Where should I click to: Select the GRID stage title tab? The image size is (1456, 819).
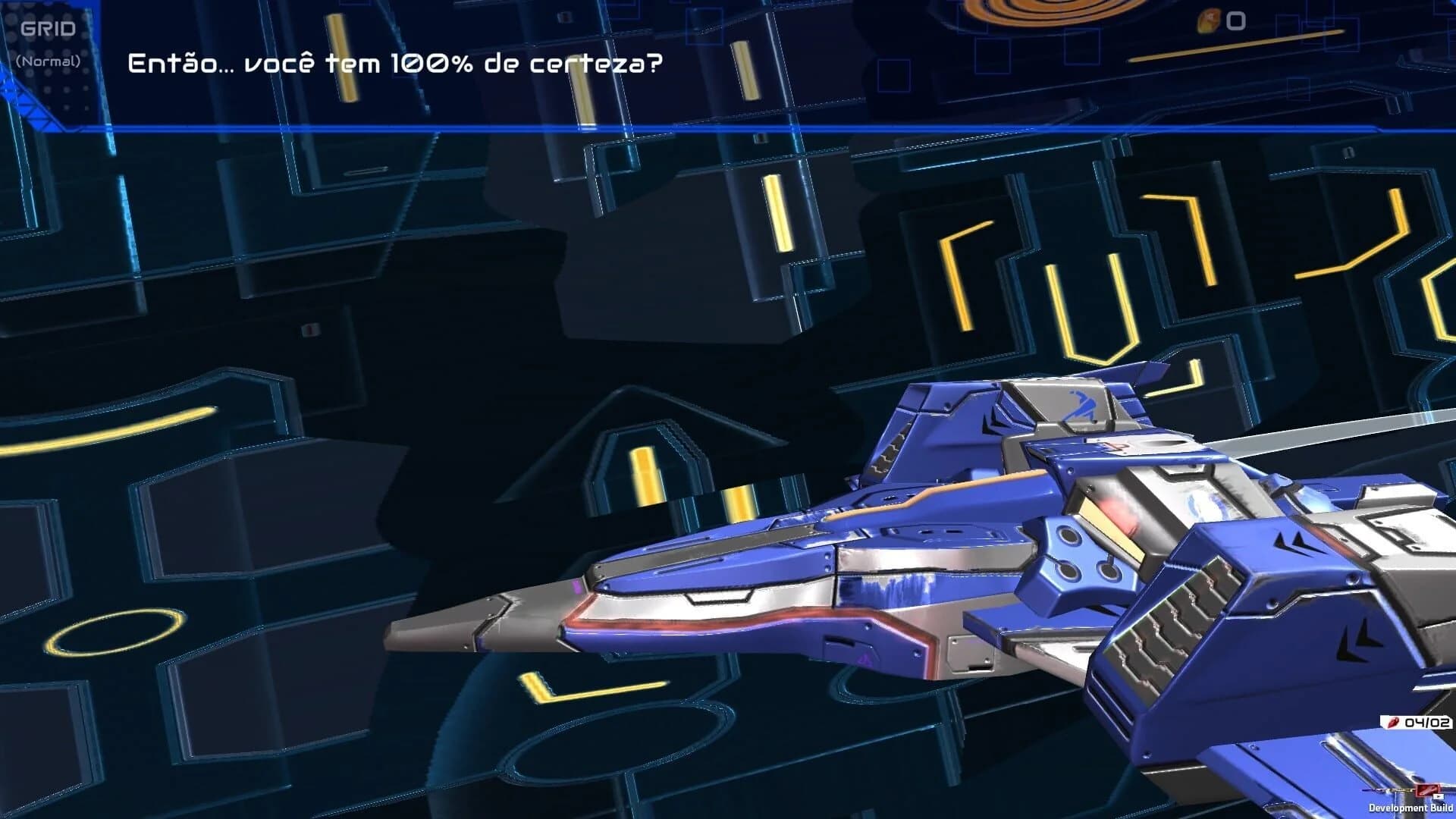[x=47, y=29]
